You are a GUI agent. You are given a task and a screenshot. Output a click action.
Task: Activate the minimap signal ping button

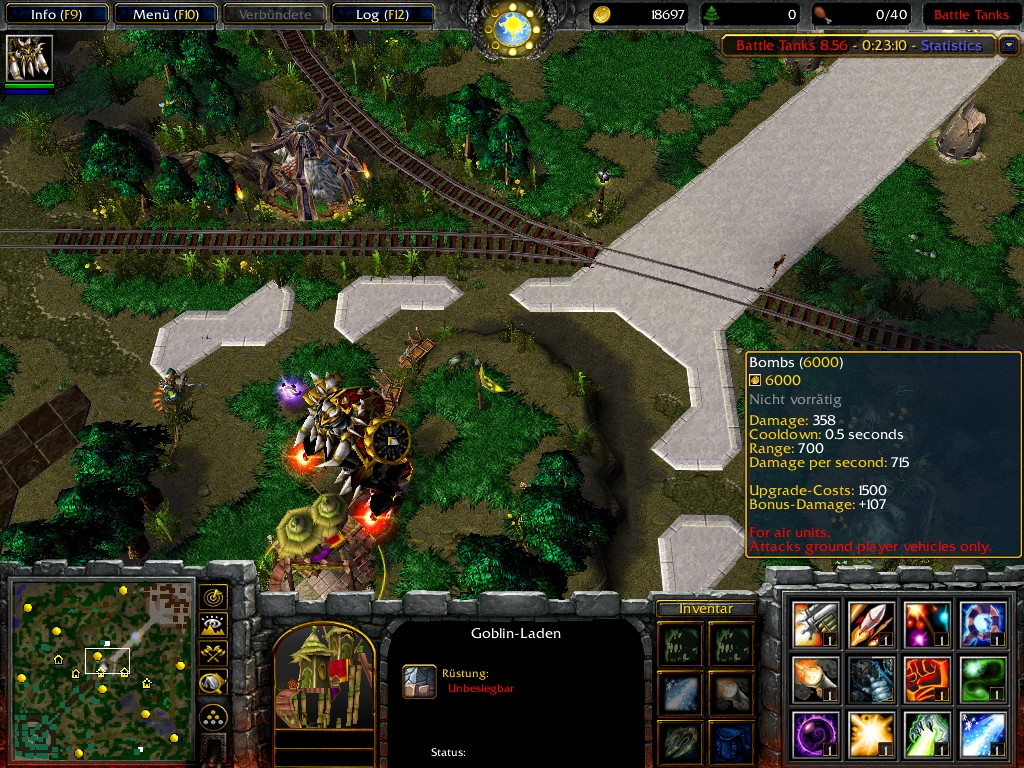213,597
